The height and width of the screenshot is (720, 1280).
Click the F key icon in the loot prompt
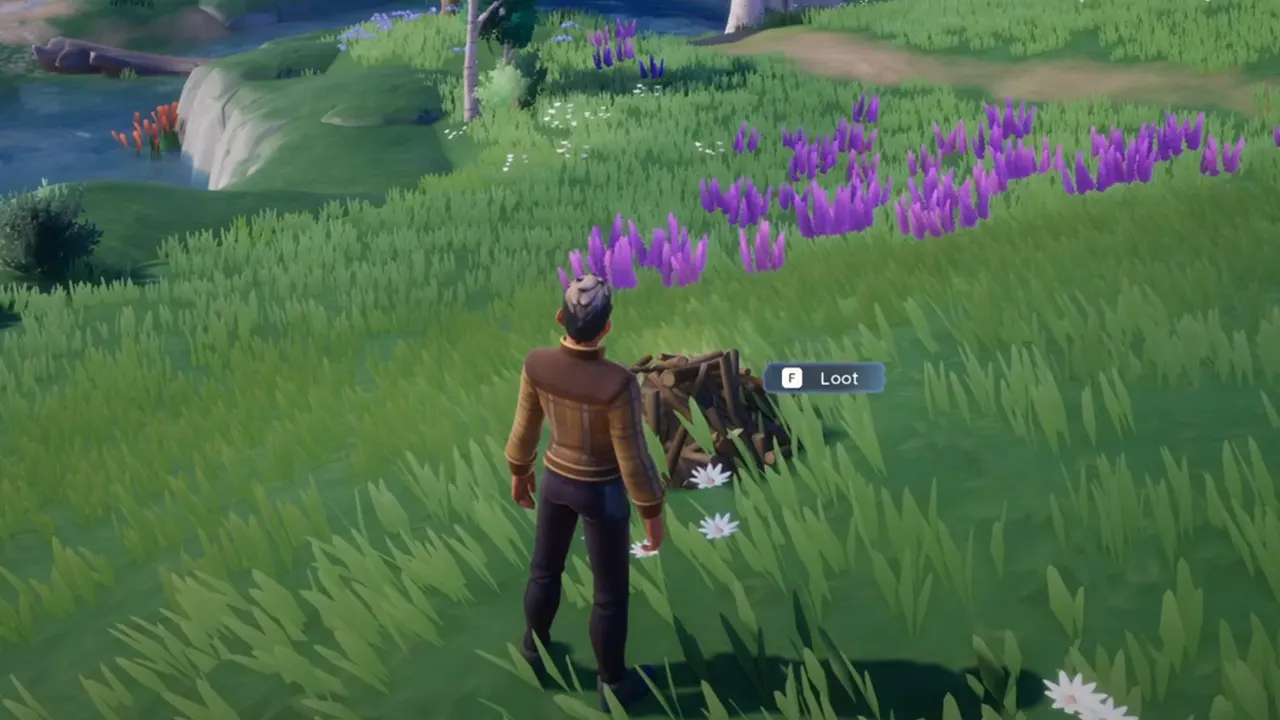pyautogui.click(x=791, y=378)
